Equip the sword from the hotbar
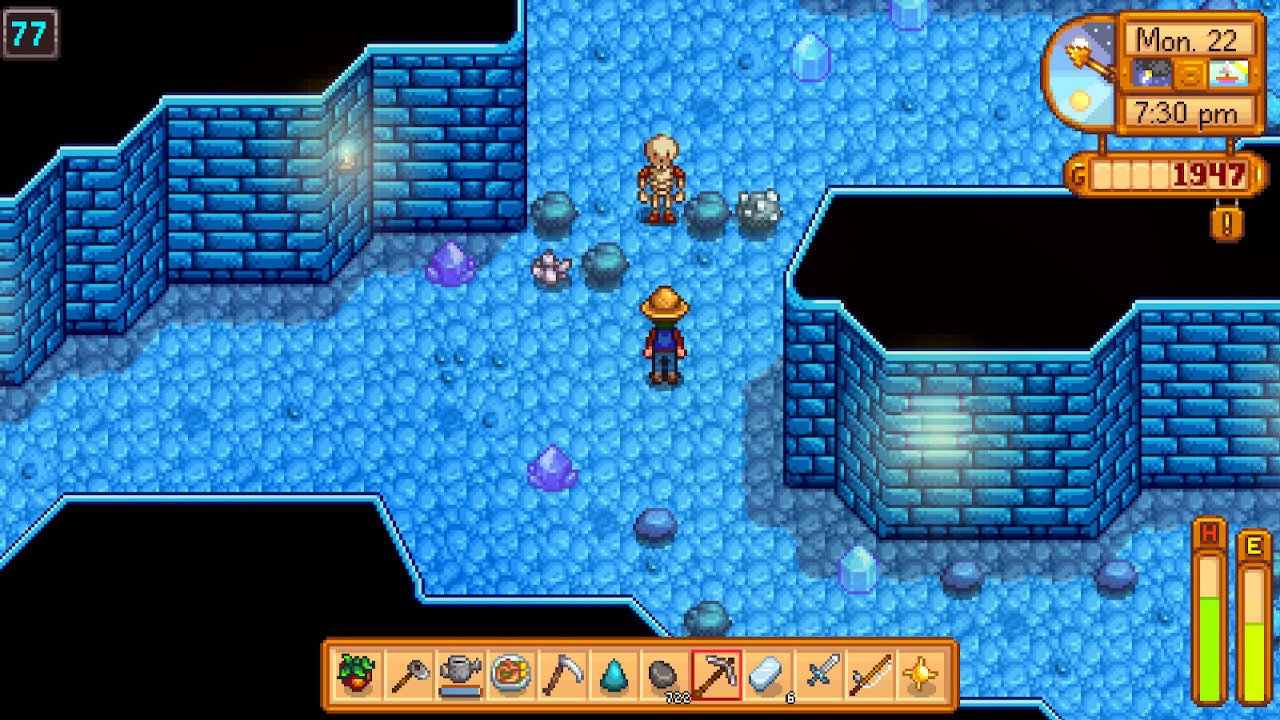 [x=818, y=675]
